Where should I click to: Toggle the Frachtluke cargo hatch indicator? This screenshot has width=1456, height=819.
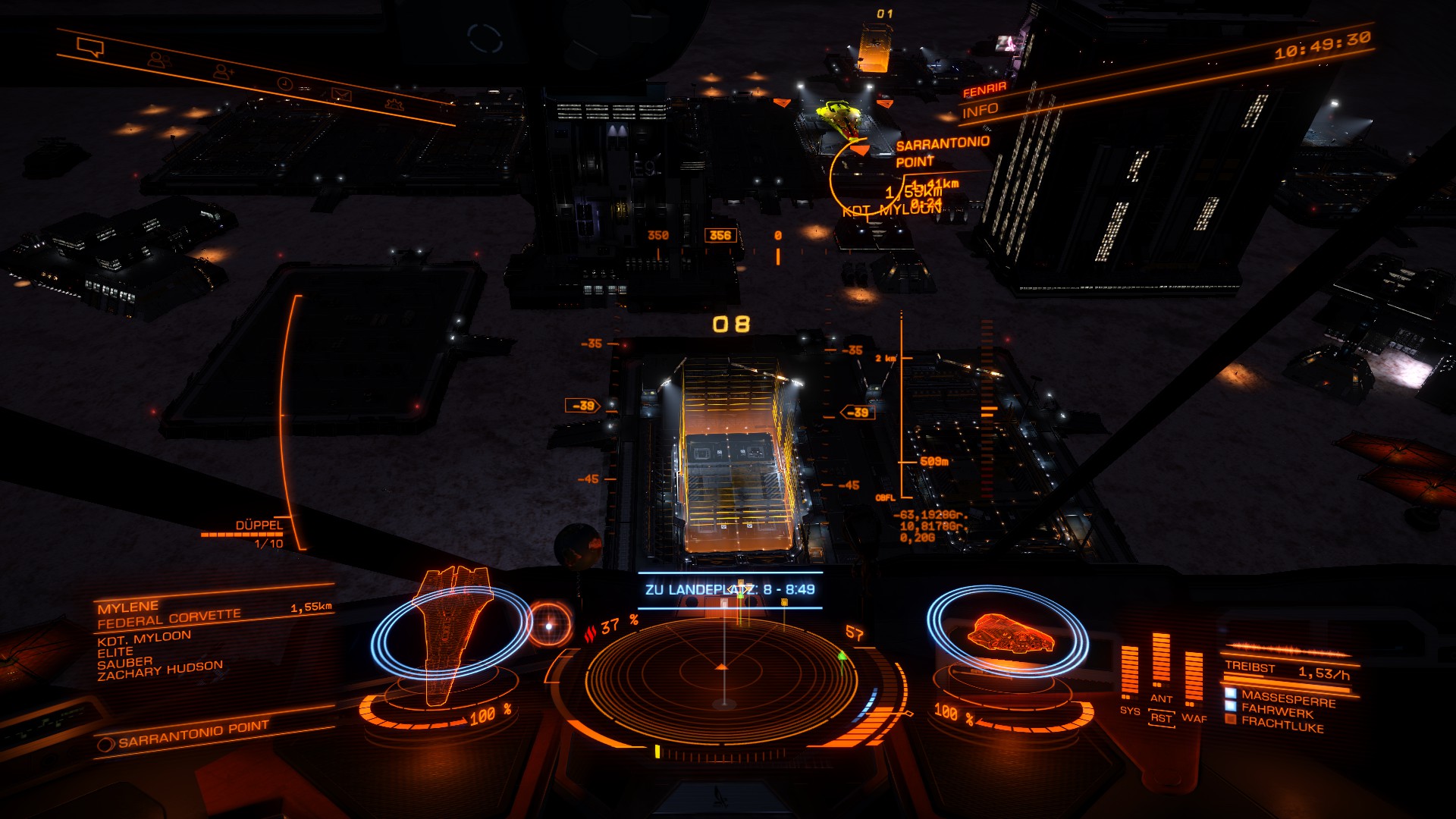(1282, 723)
